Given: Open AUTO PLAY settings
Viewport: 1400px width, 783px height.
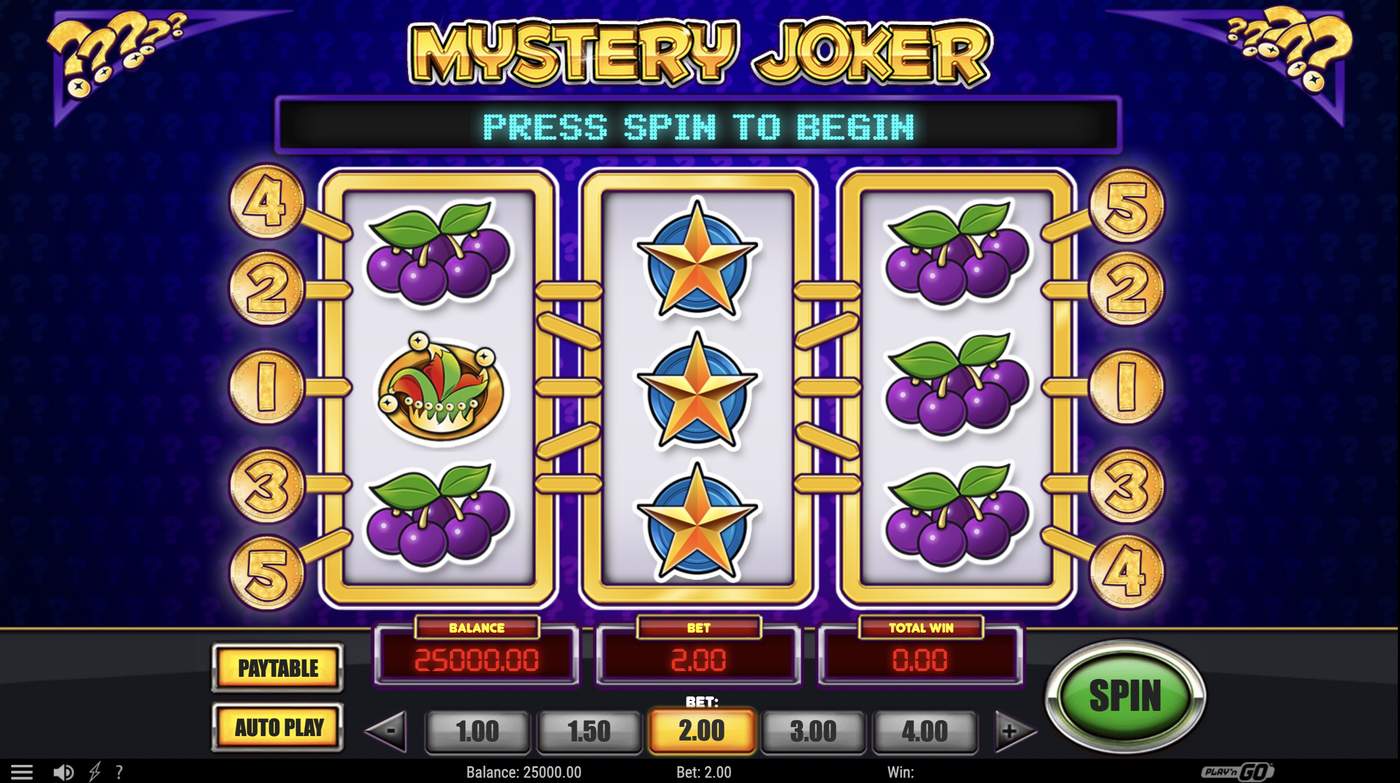Looking at the screenshot, I should pyautogui.click(x=277, y=728).
